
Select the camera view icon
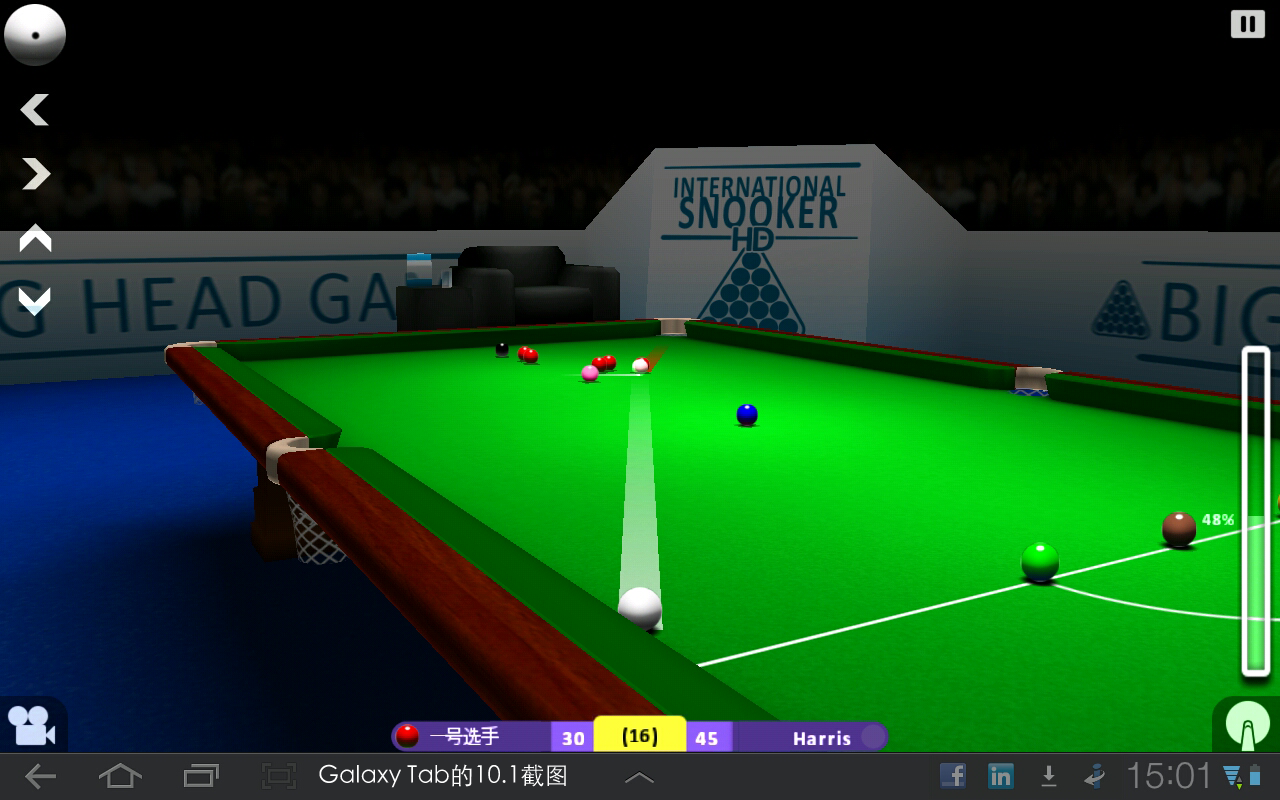pos(30,723)
